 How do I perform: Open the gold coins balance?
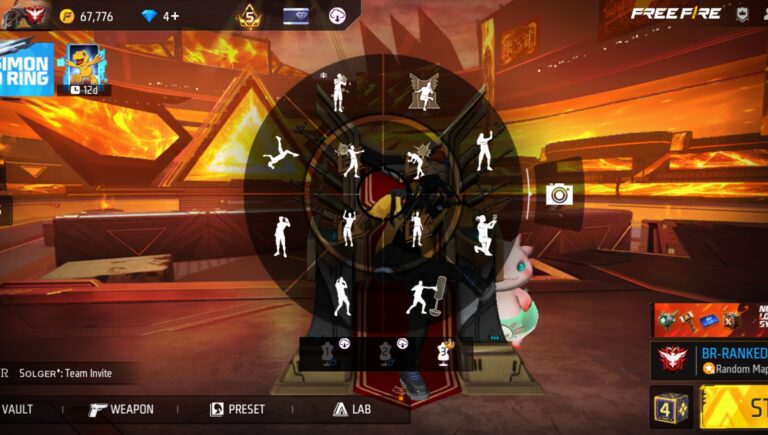86,16
